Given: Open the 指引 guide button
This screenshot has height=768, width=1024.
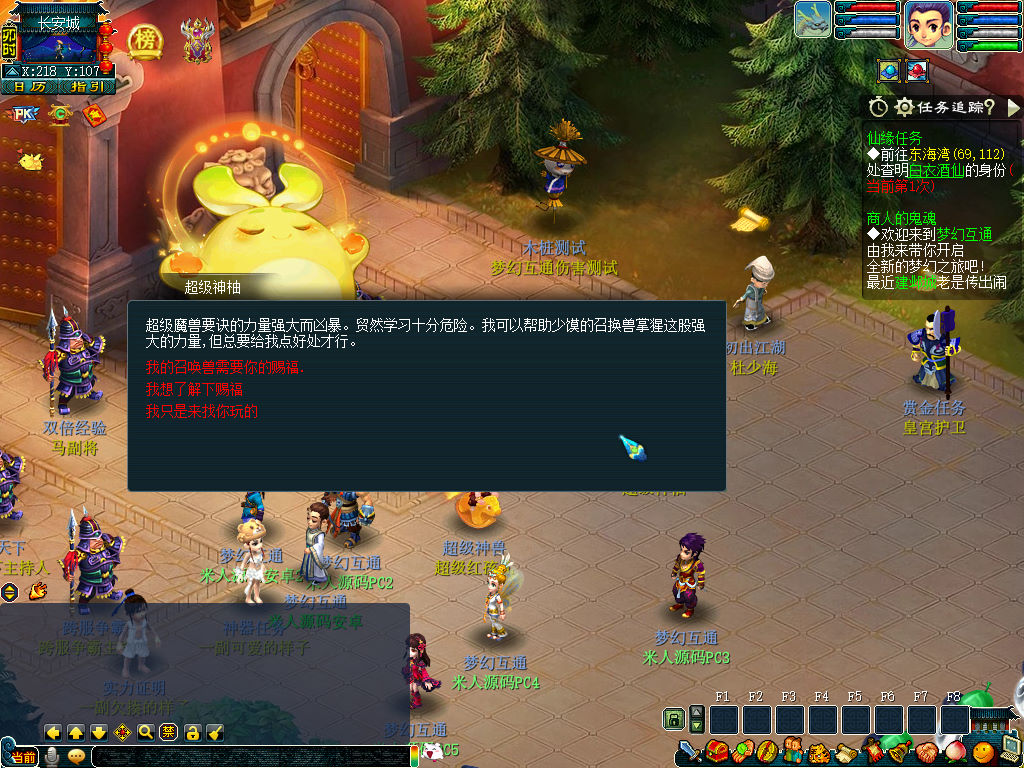Looking at the screenshot, I should pos(88,87).
